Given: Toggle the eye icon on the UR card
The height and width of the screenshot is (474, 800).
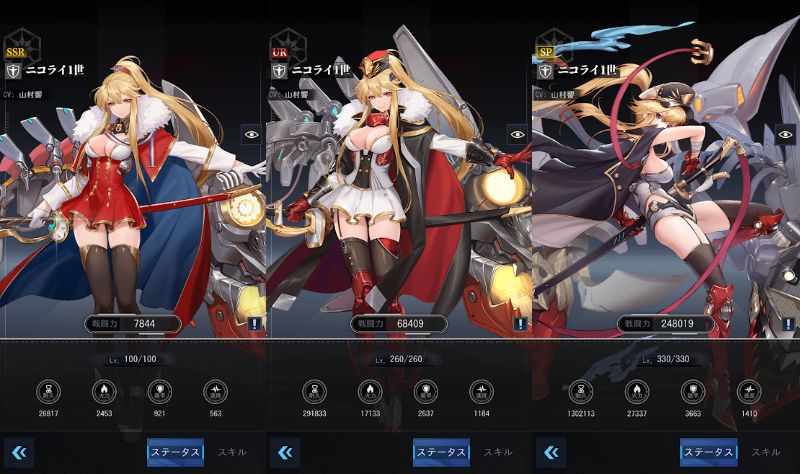Looking at the screenshot, I should [517, 133].
